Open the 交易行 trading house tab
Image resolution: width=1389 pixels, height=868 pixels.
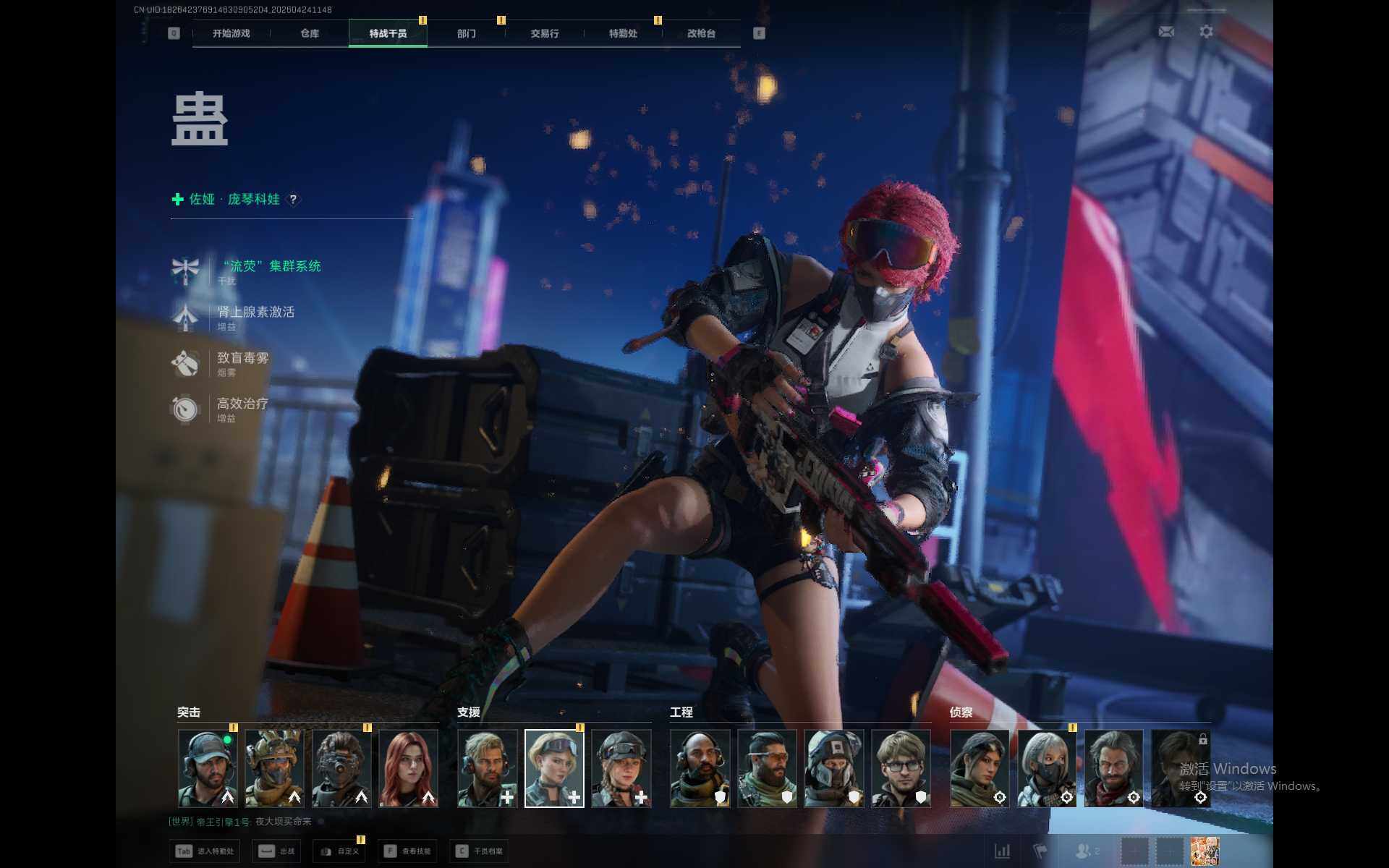(x=545, y=33)
